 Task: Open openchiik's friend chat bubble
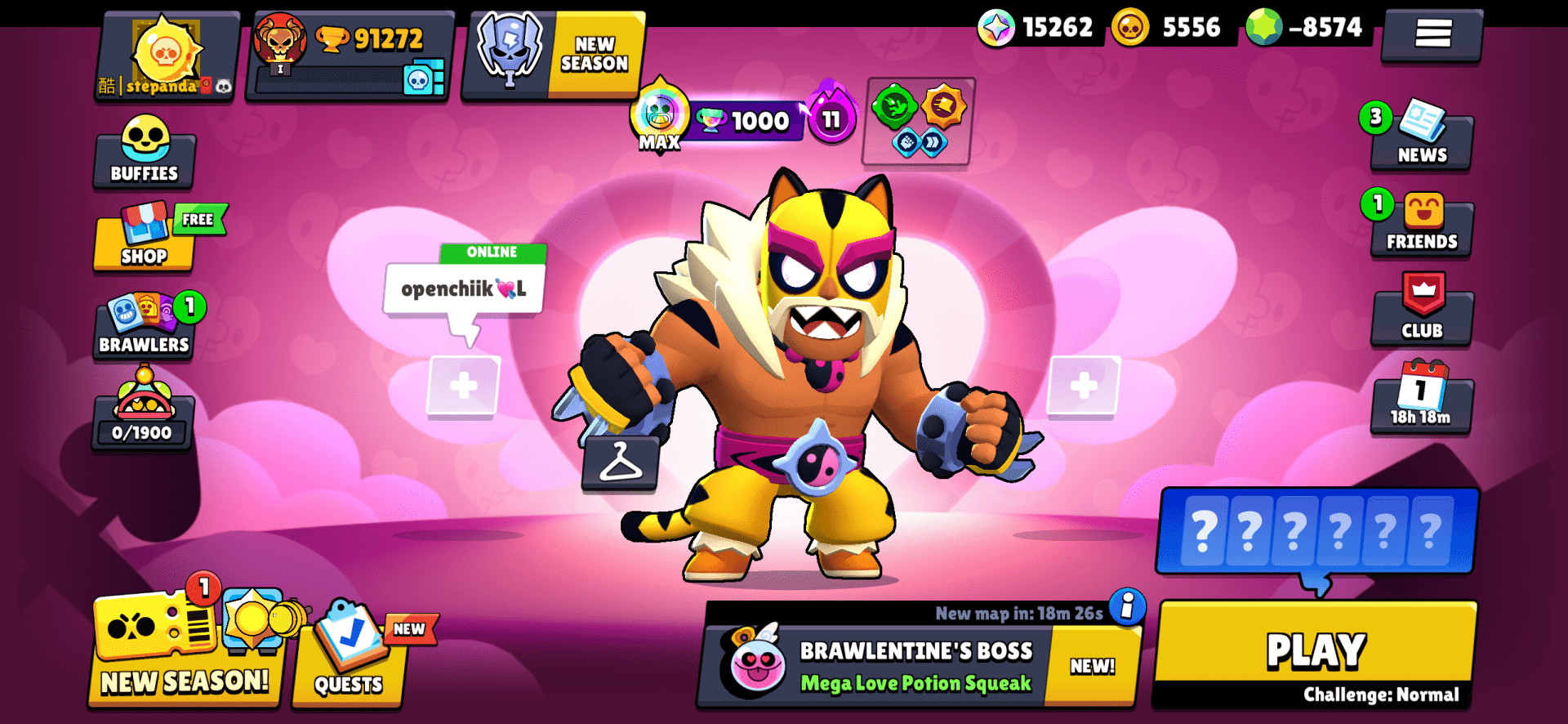coord(462,286)
